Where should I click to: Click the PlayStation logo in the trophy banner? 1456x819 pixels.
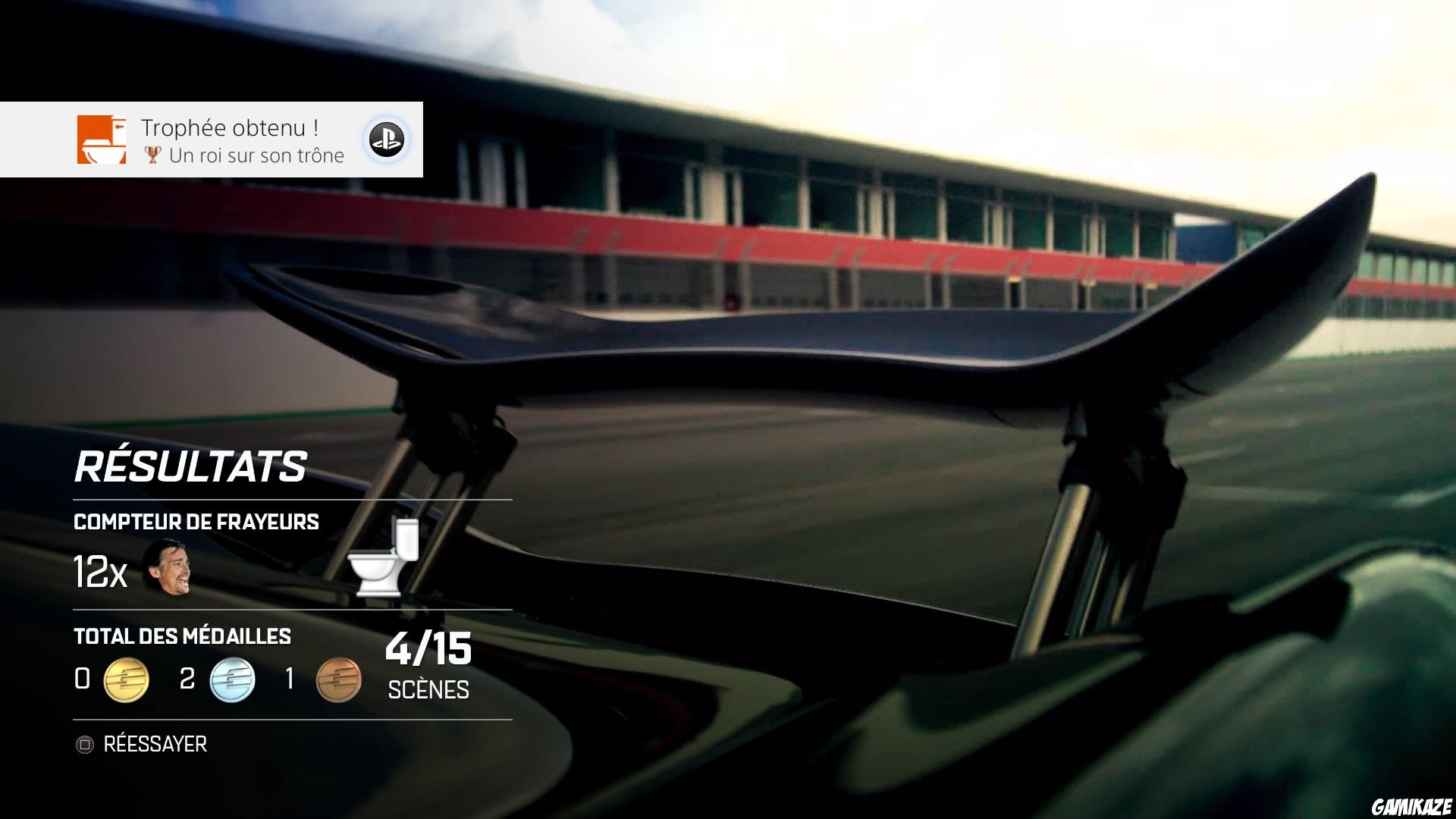pos(386,140)
